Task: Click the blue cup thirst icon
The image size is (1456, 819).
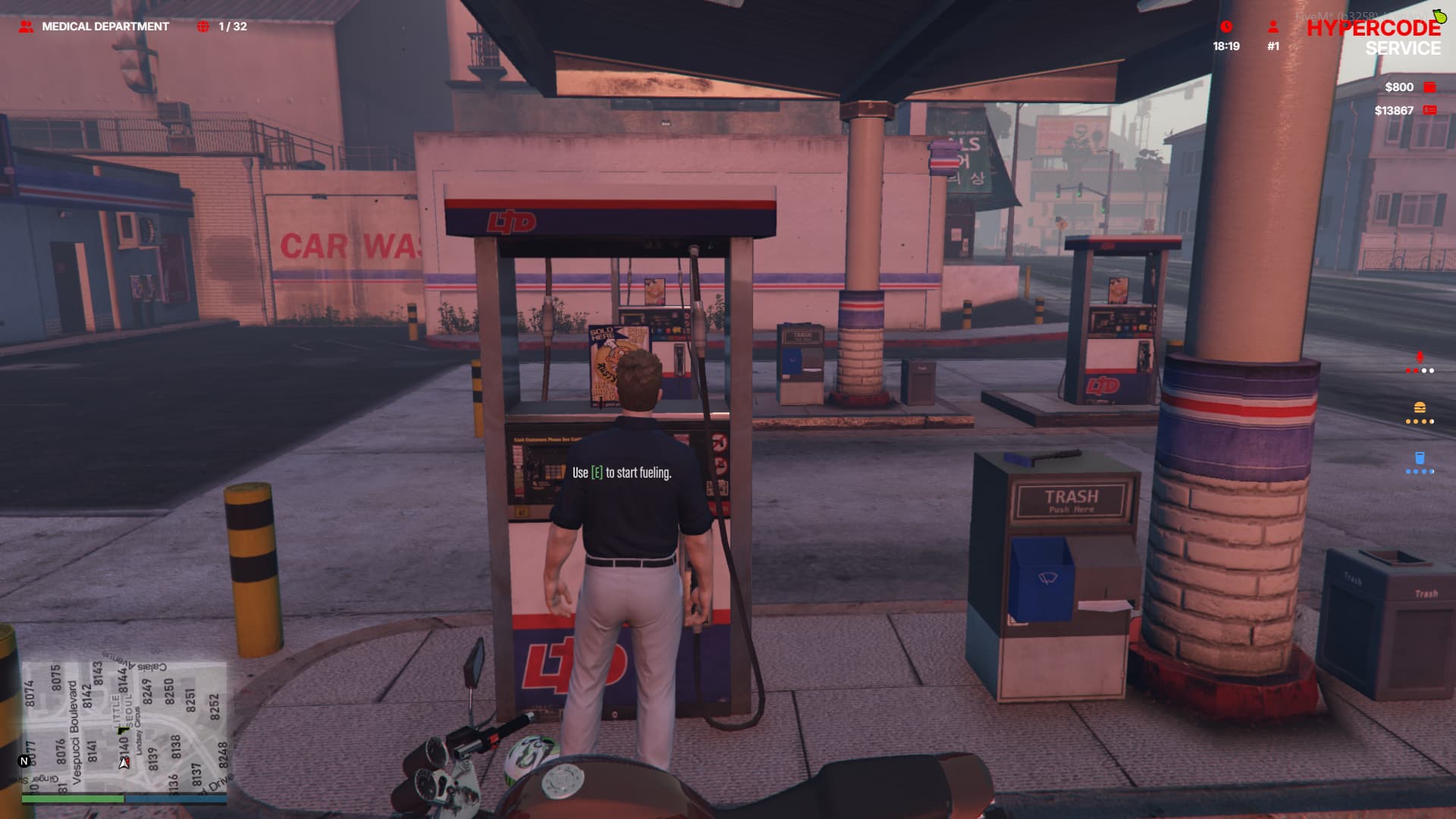Action: pyautogui.click(x=1420, y=458)
